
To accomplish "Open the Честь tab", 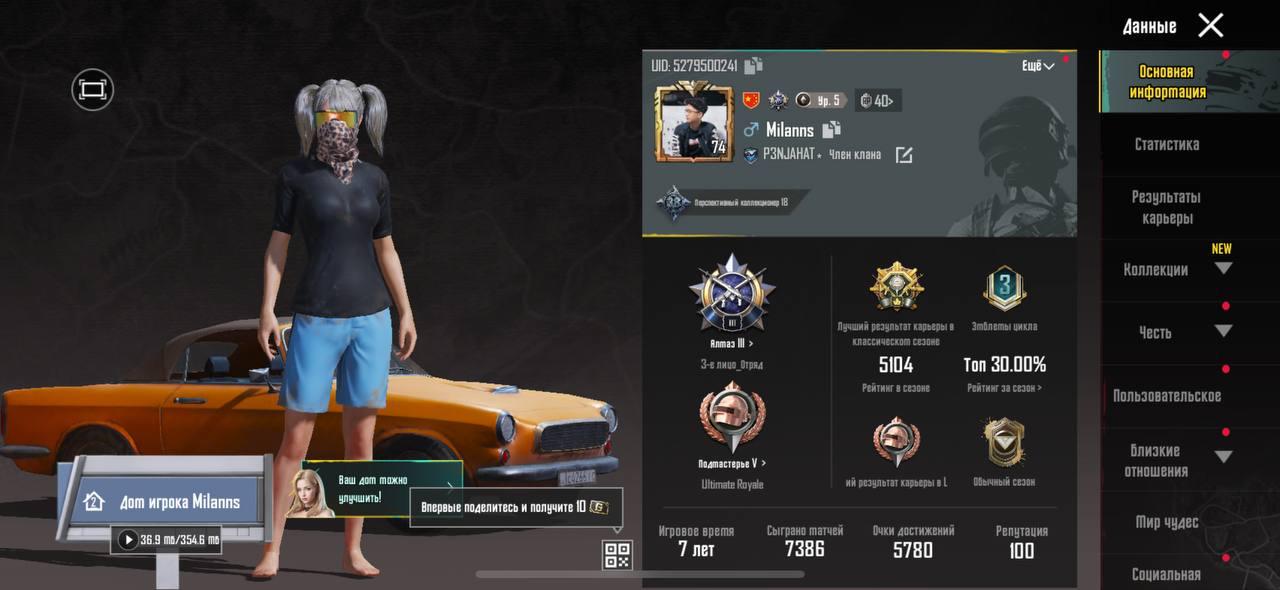I will [x=1156, y=332].
